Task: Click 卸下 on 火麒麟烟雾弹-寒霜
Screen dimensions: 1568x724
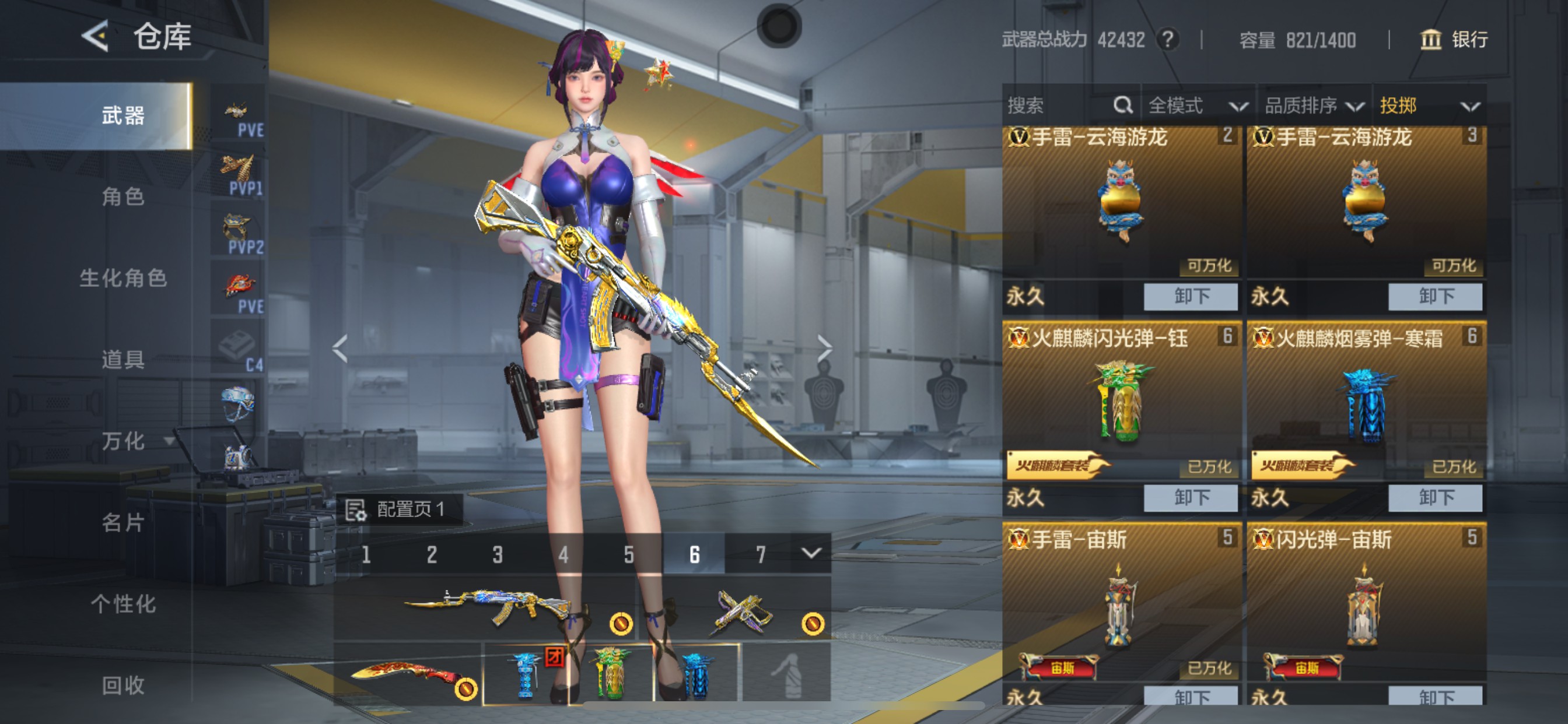Action: (x=1437, y=497)
